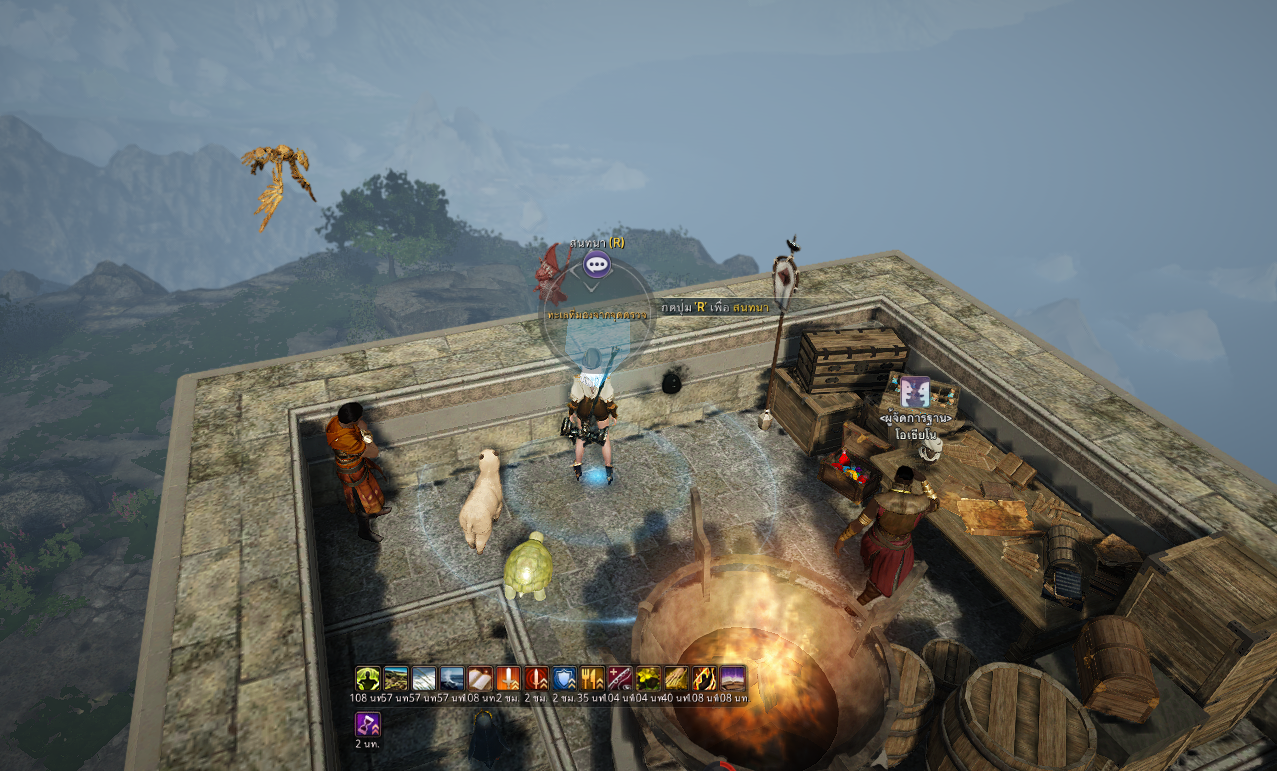This screenshot has width=1277, height=771.
Task: Select the blue shield defense buff icon
Action: pyautogui.click(x=564, y=679)
